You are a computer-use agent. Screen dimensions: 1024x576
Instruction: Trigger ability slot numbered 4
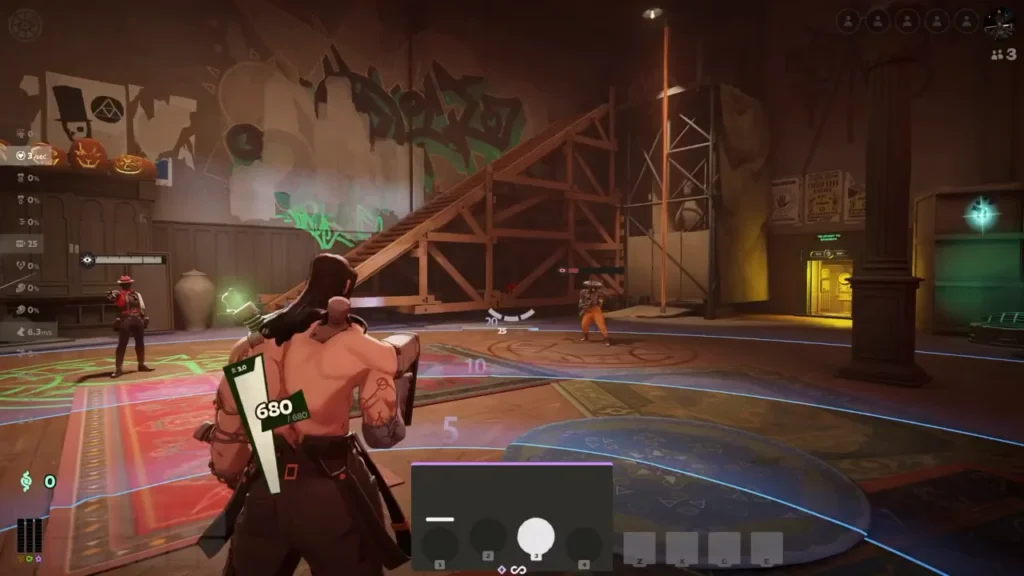(584, 543)
